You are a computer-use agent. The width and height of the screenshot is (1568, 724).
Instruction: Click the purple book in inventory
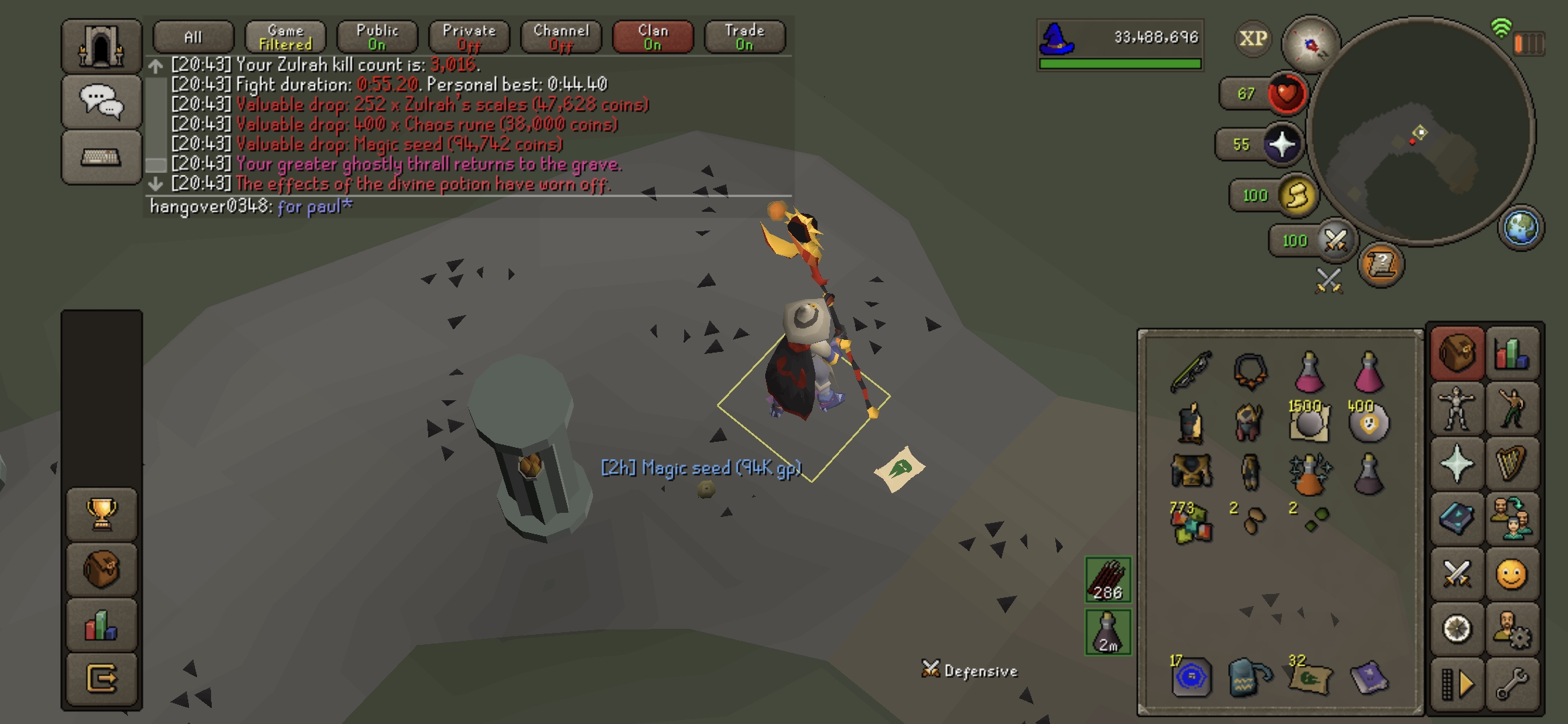tap(1368, 677)
